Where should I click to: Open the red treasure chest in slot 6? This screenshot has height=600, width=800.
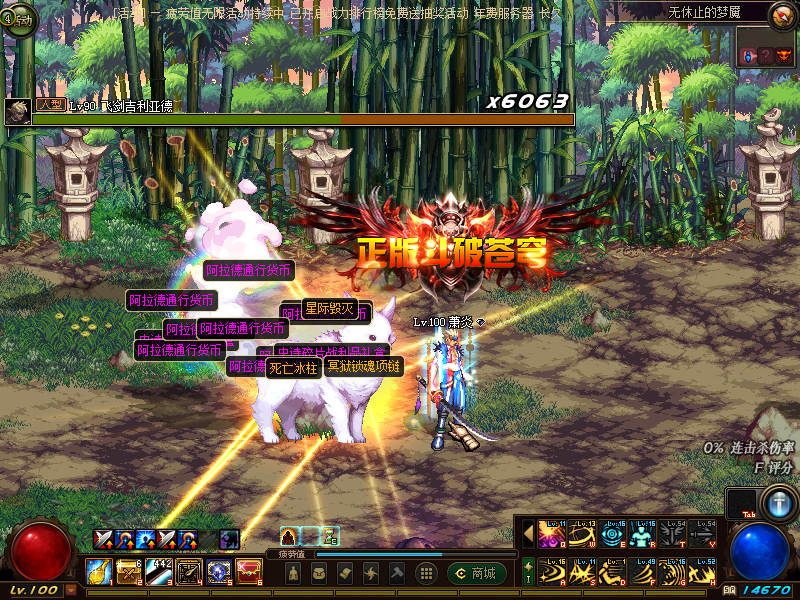[x=248, y=572]
